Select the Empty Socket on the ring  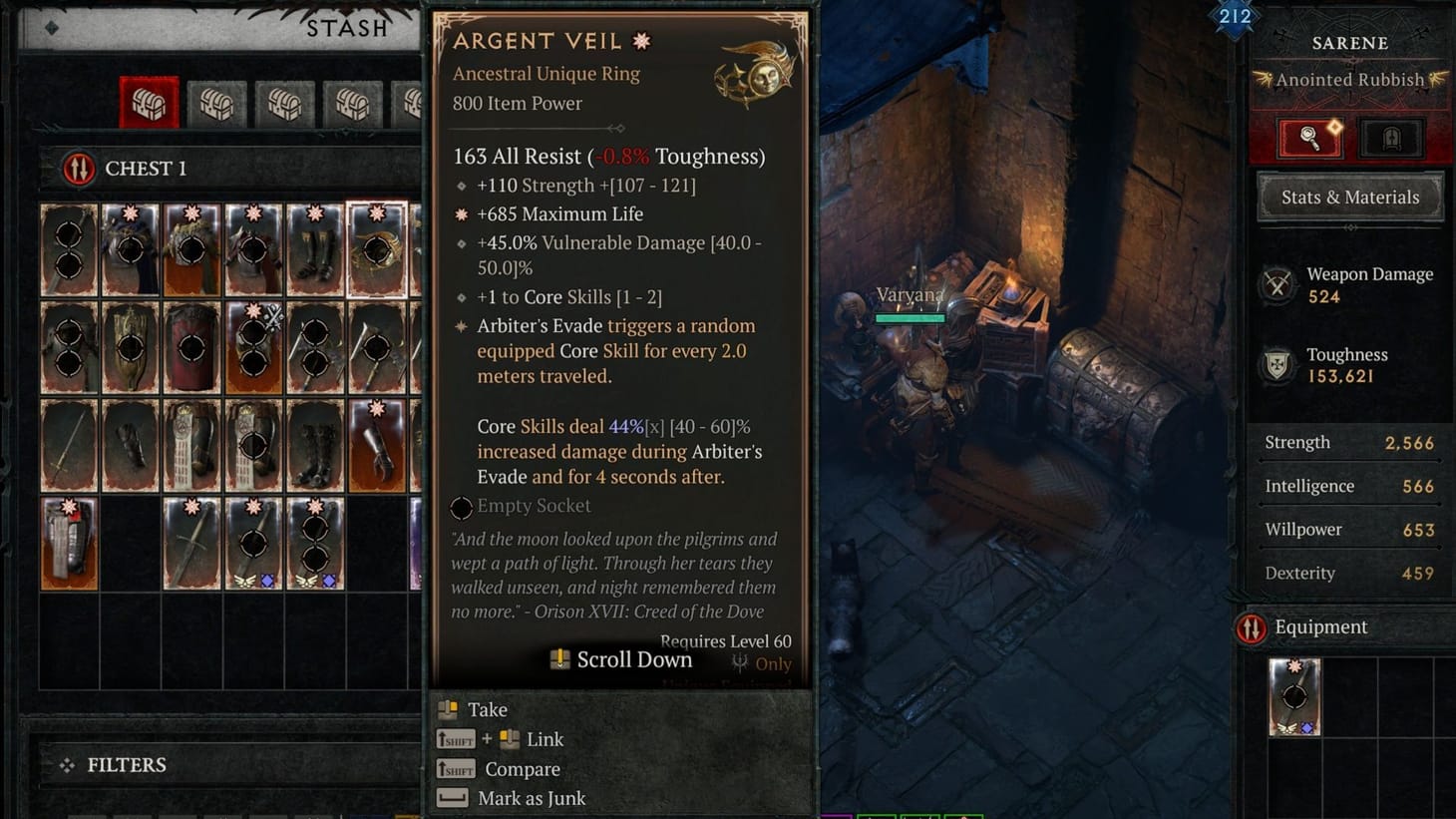tap(461, 508)
